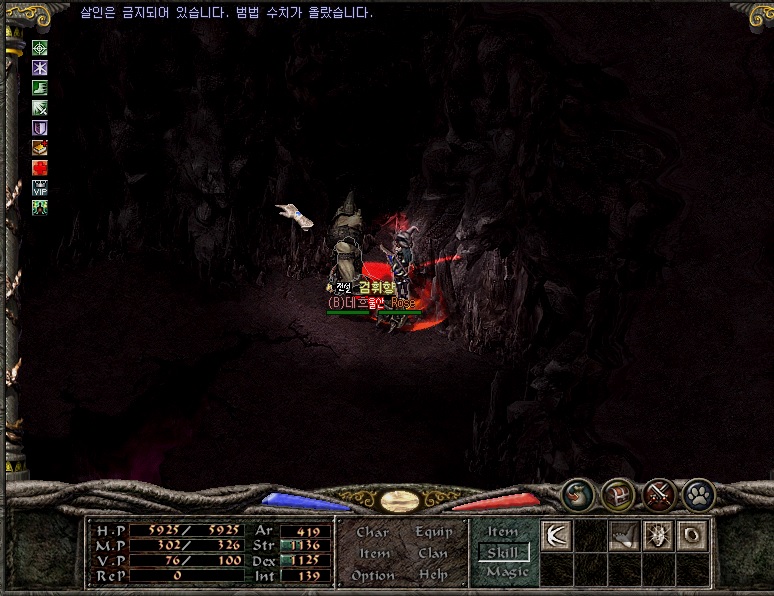Click the purple shield buff icon
This screenshot has width=774, height=596.
click(x=40, y=128)
